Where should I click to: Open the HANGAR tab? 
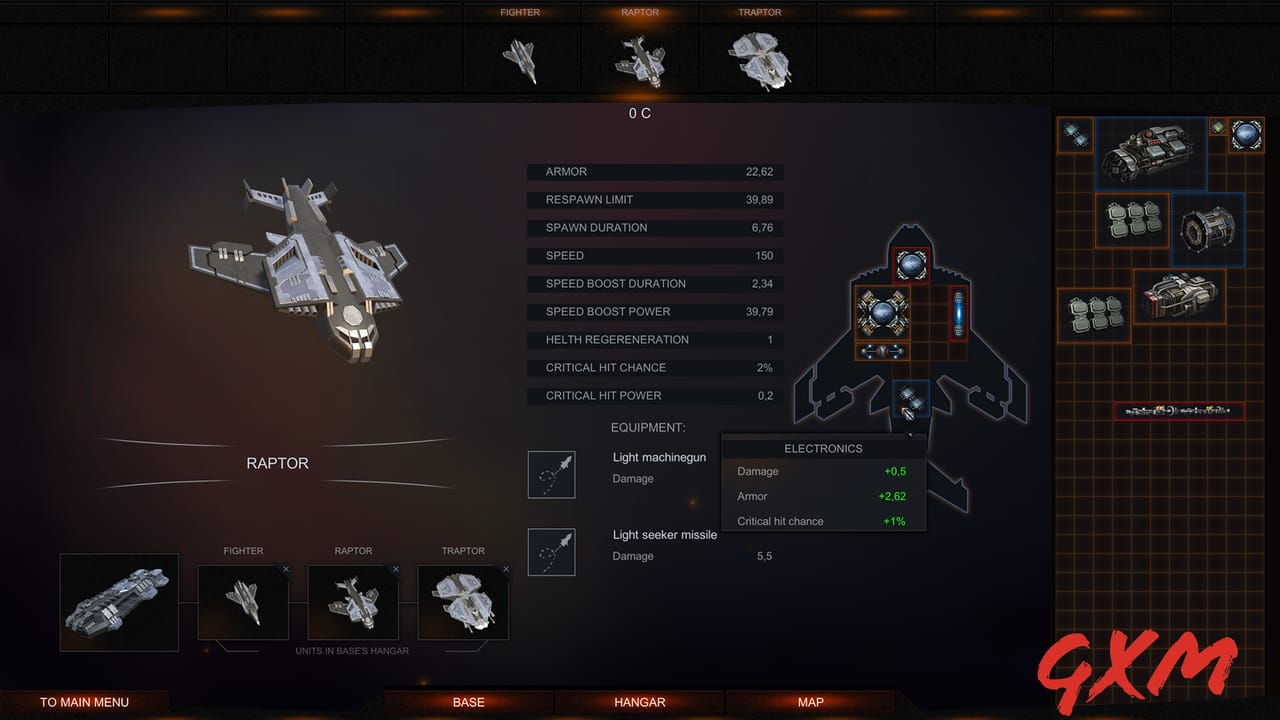pyautogui.click(x=639, y=702)
